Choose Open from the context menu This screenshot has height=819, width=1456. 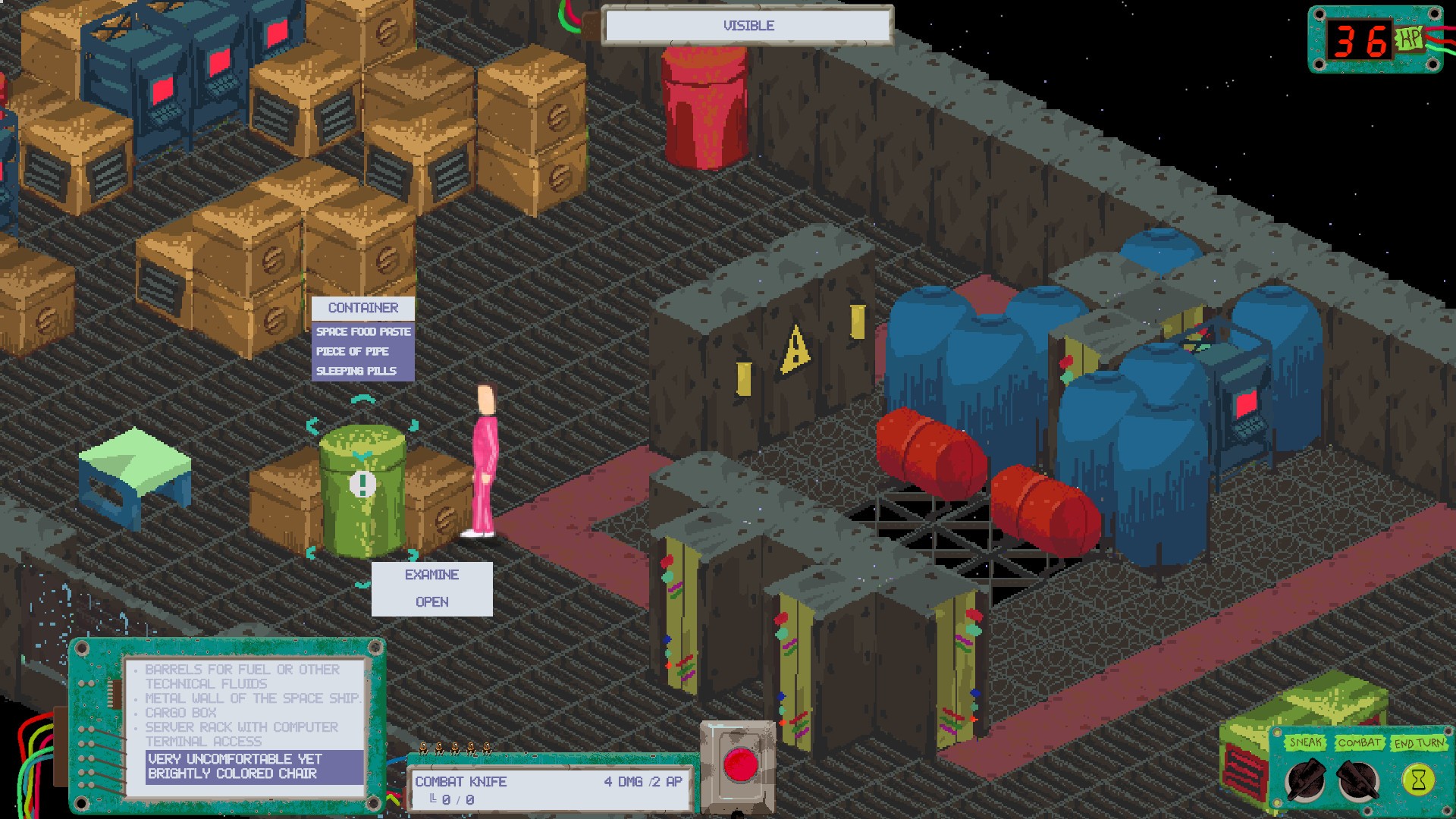(431, 601)
